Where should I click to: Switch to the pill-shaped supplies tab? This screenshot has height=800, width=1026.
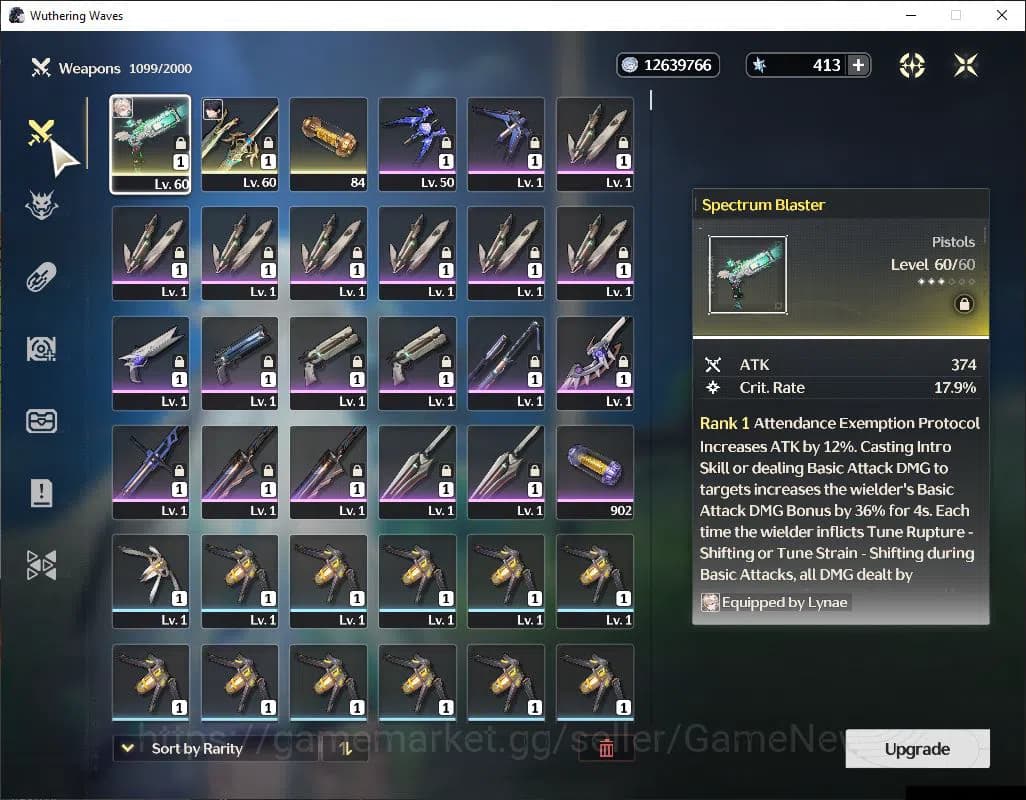tap(42, 277)
